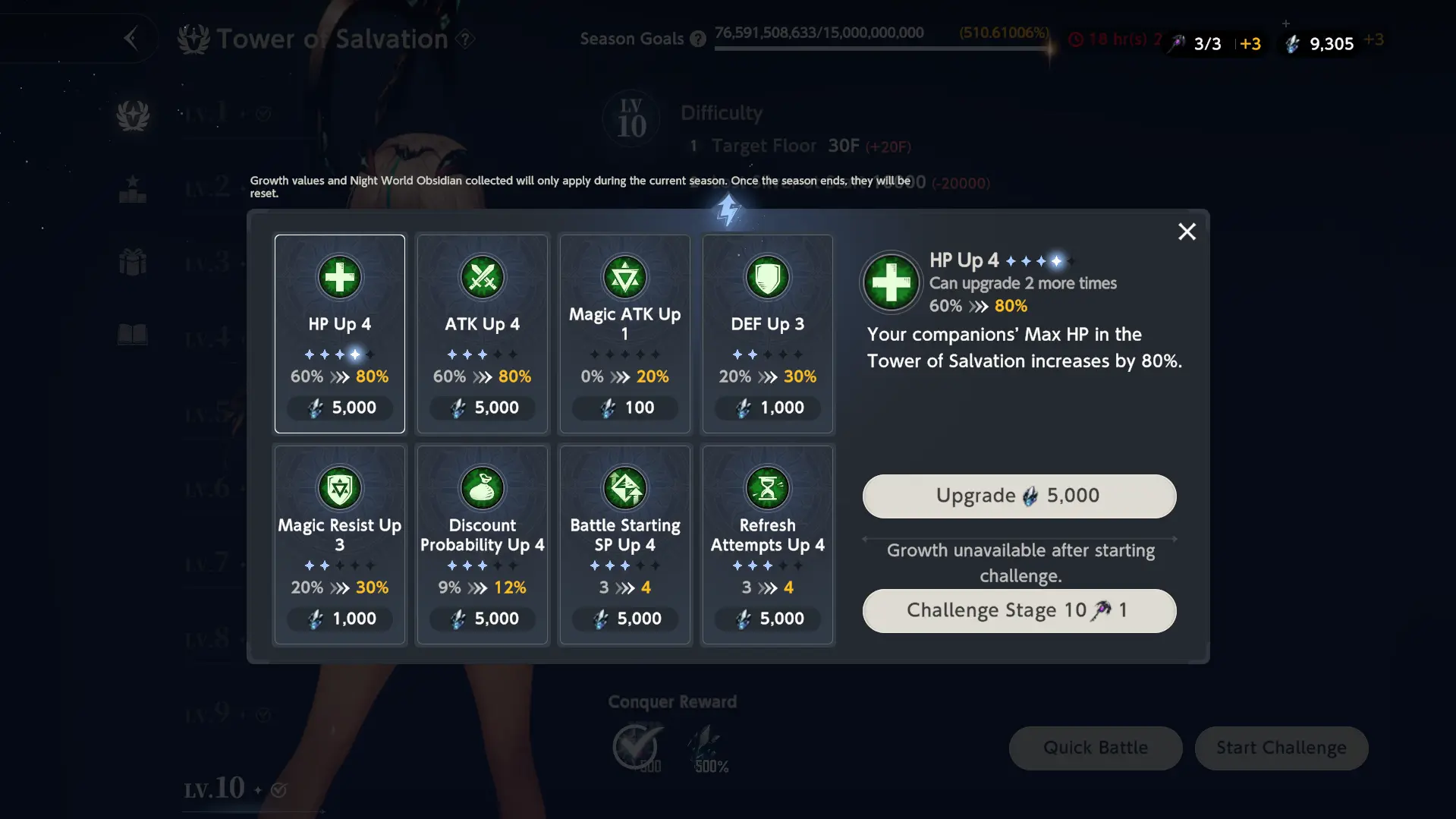Click the Start Challenge button
The width and height of the screenshot is (1456, 819).
(x=1281, y=748)
